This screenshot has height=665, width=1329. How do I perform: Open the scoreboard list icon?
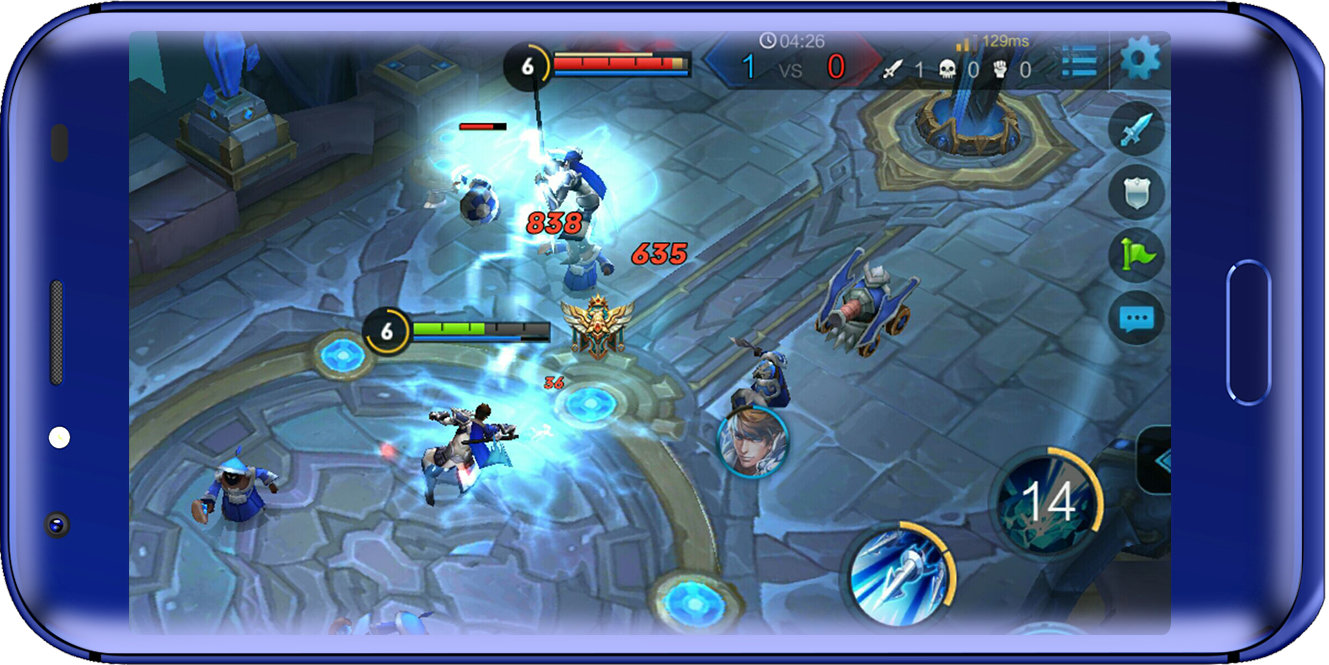tap(1080, 62)
